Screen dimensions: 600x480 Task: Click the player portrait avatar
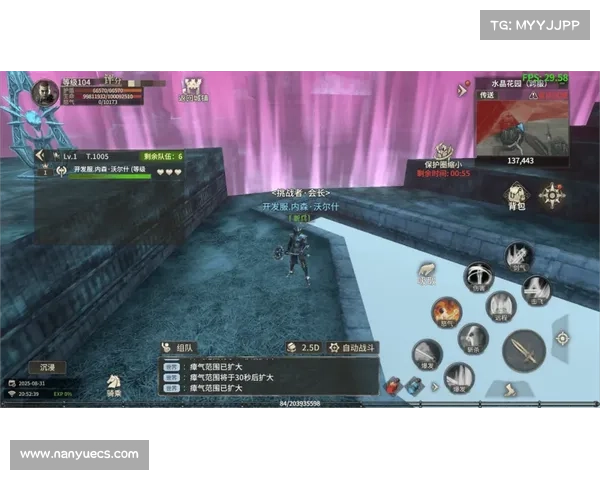45,94
